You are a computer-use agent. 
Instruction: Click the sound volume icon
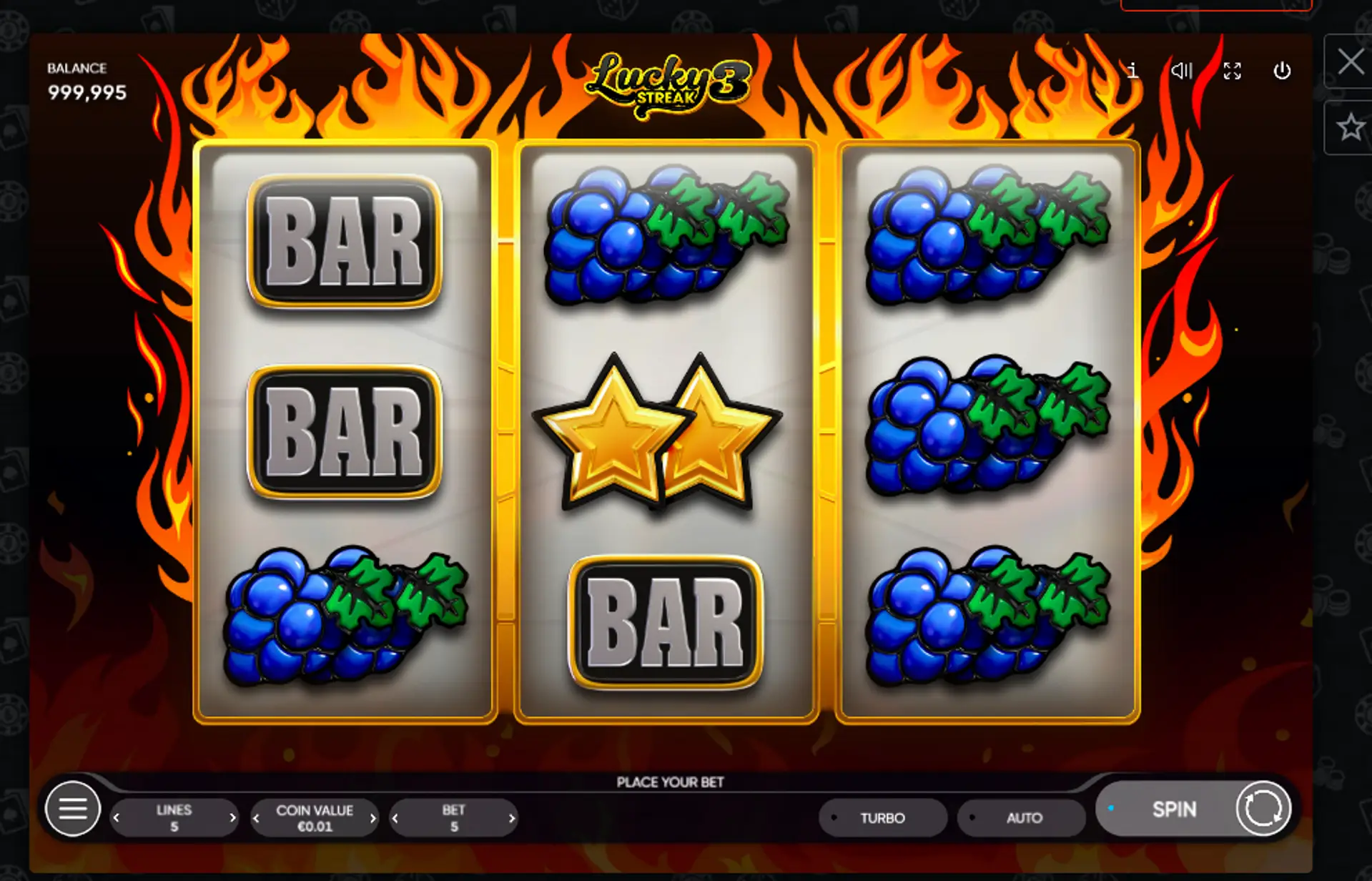coord(1182,71)
